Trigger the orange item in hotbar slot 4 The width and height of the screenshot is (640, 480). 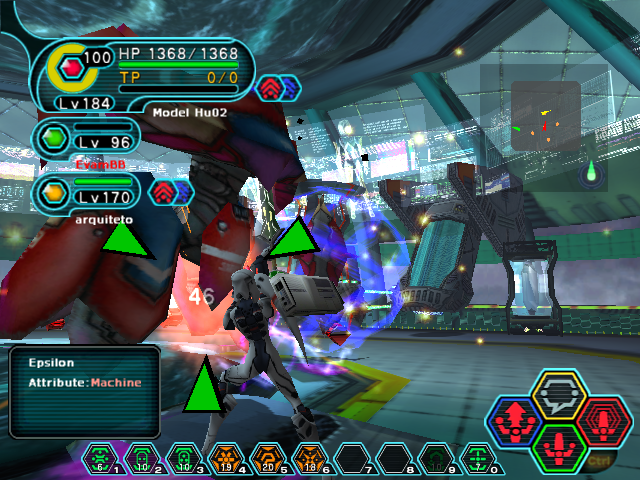pyautogui.click(x=226, y=459)
